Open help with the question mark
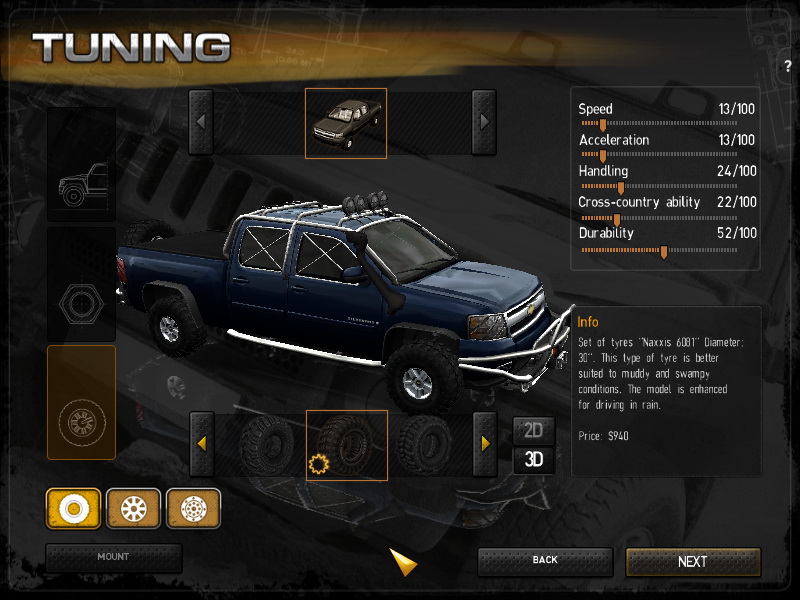The height and width of the screenshot is (600, 800). (788, 66)
